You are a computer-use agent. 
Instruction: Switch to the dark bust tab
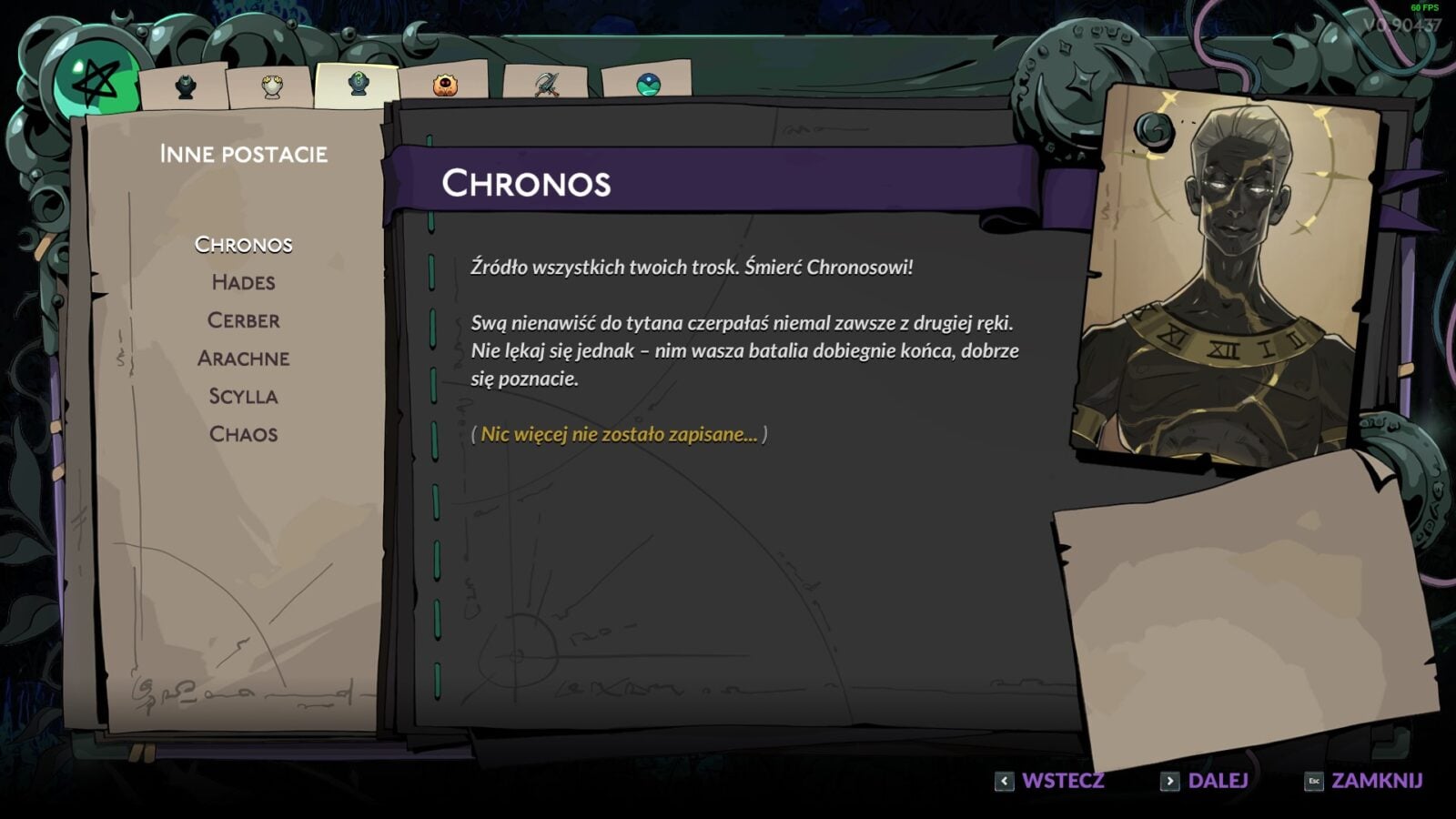click(x=186, y=87)
